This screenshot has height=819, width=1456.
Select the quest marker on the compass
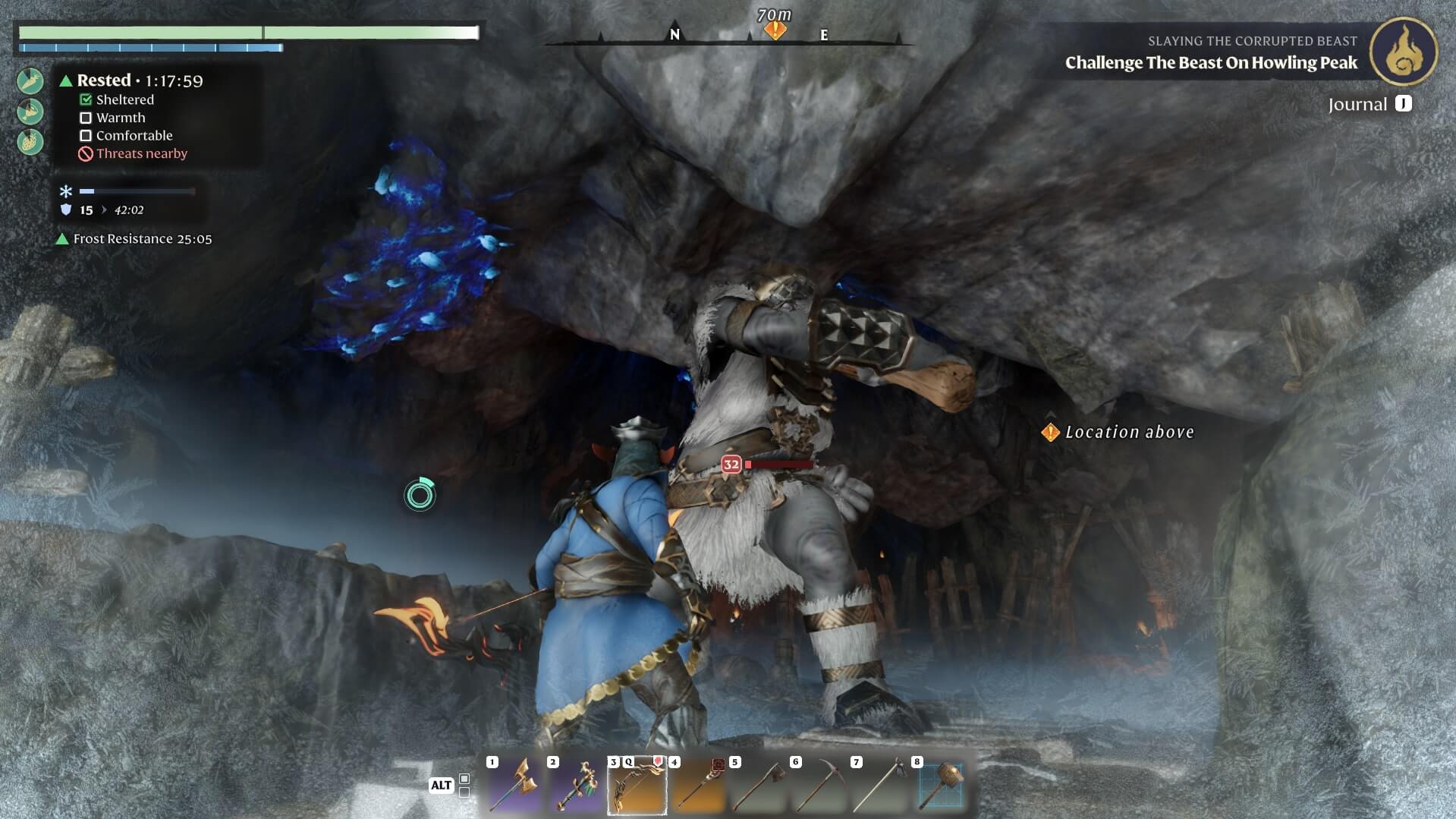[775, 30]
